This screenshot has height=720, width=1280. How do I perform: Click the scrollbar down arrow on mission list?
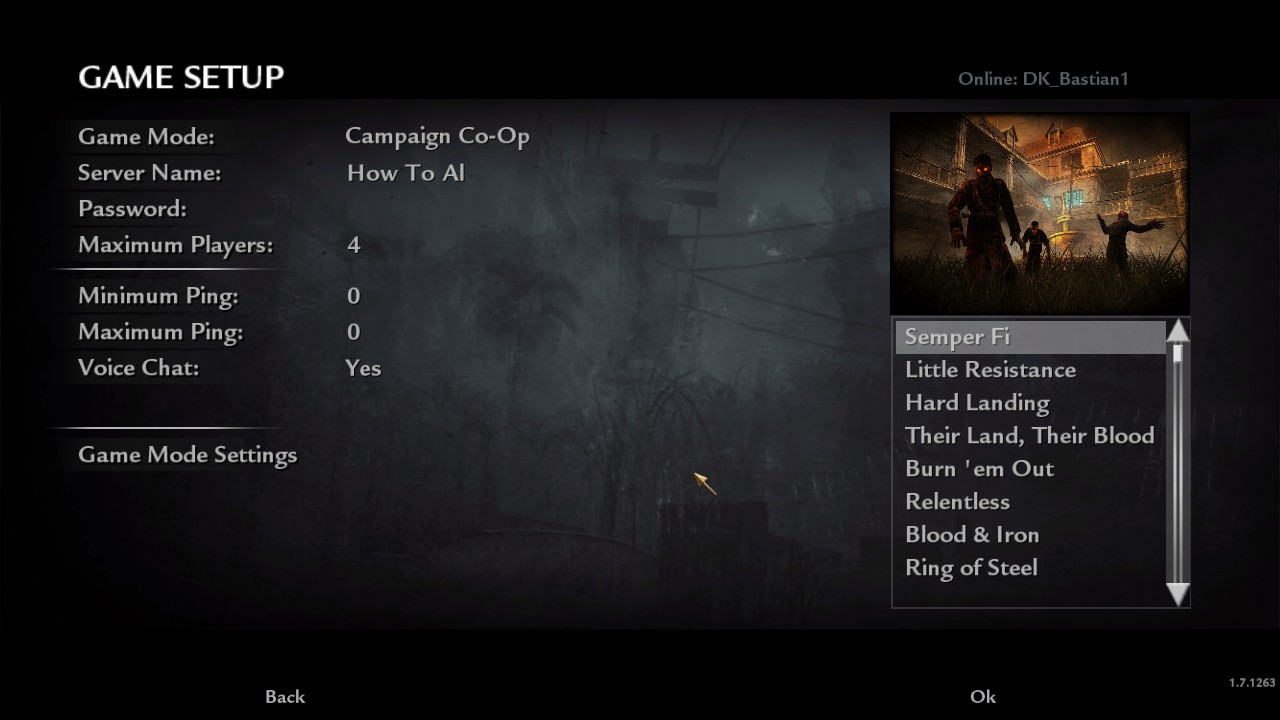[1177, 596]
